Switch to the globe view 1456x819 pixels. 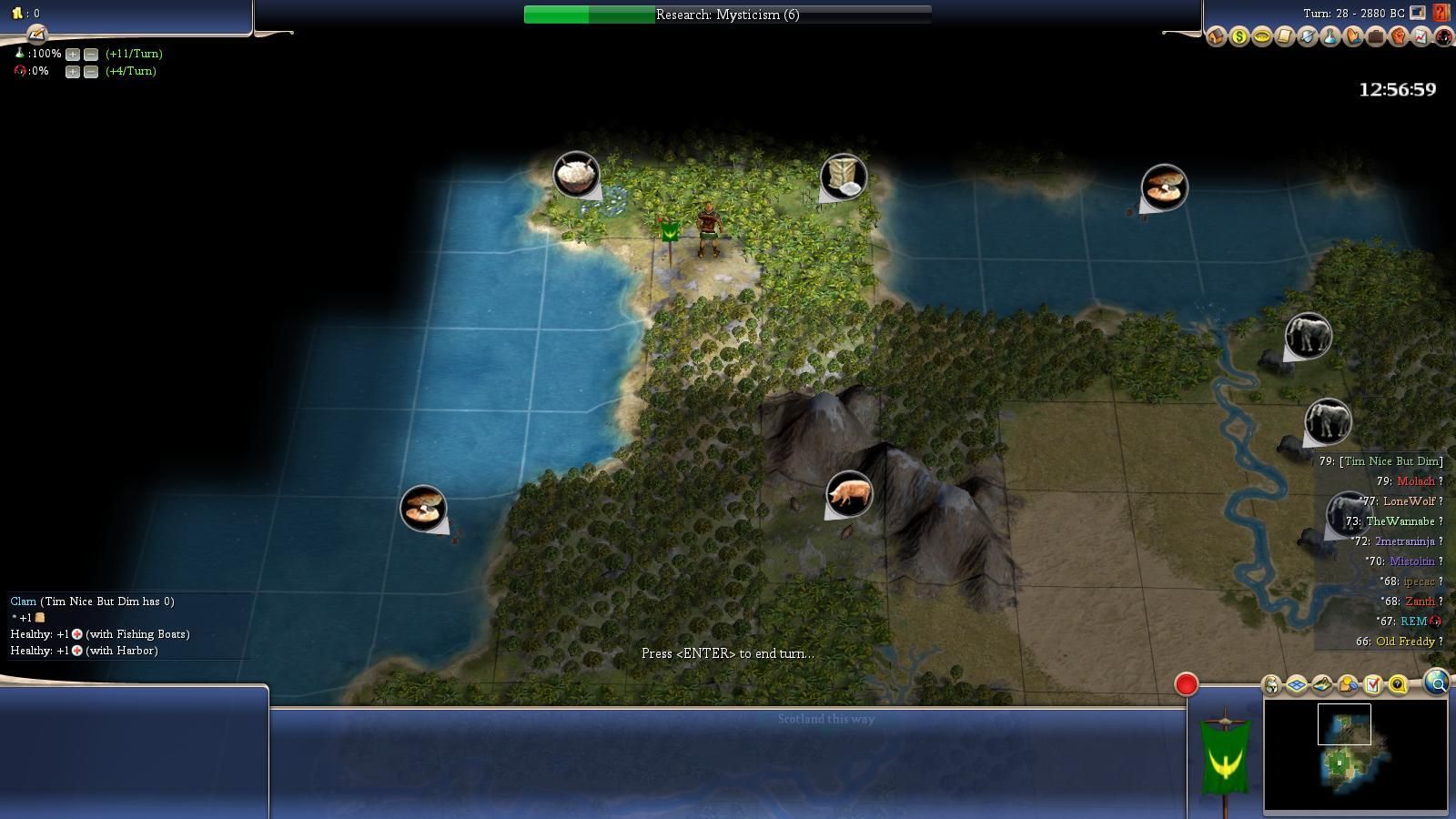[x=1437, y=682]
